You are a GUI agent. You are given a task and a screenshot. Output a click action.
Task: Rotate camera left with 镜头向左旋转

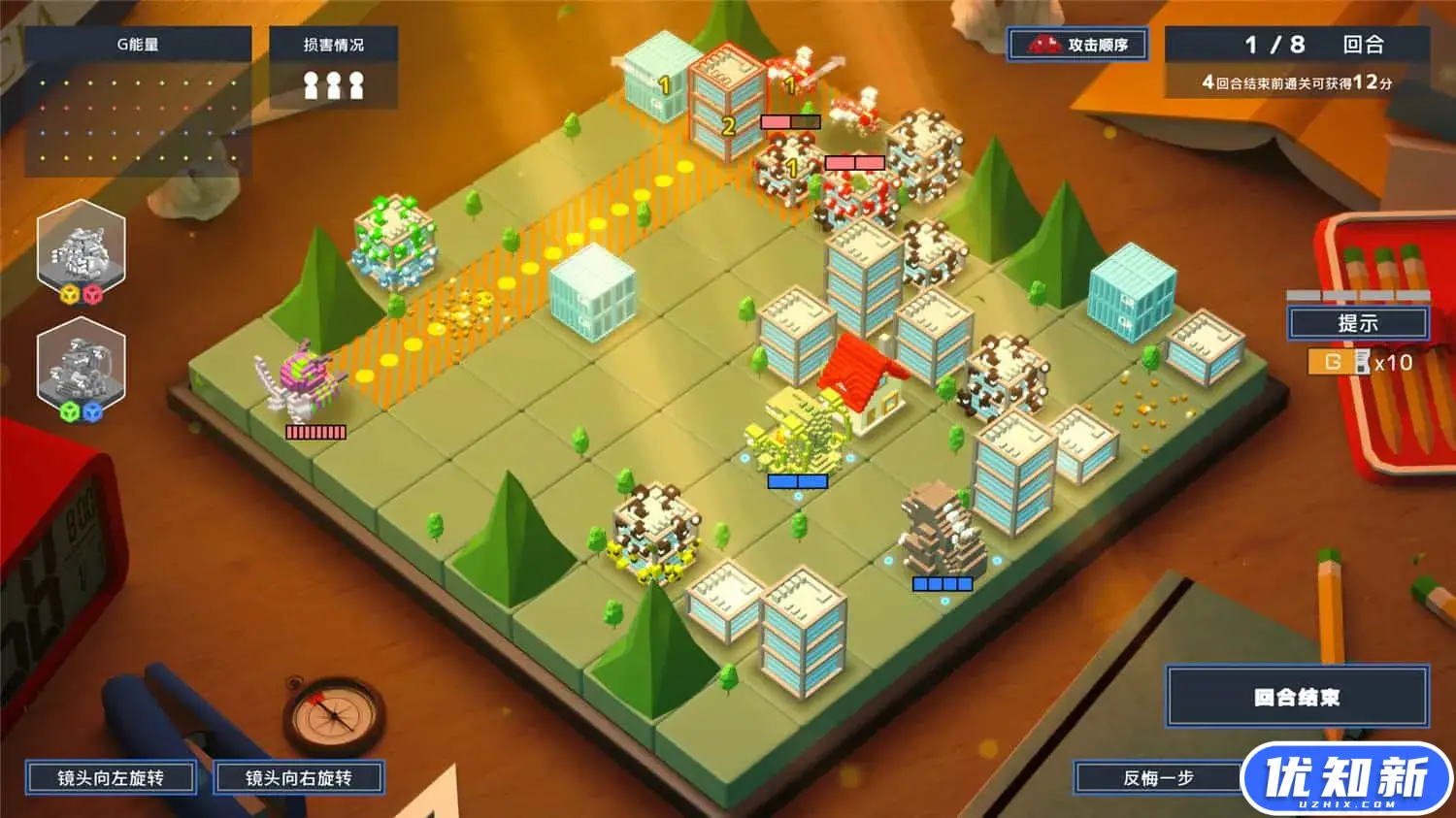(111, 778)
